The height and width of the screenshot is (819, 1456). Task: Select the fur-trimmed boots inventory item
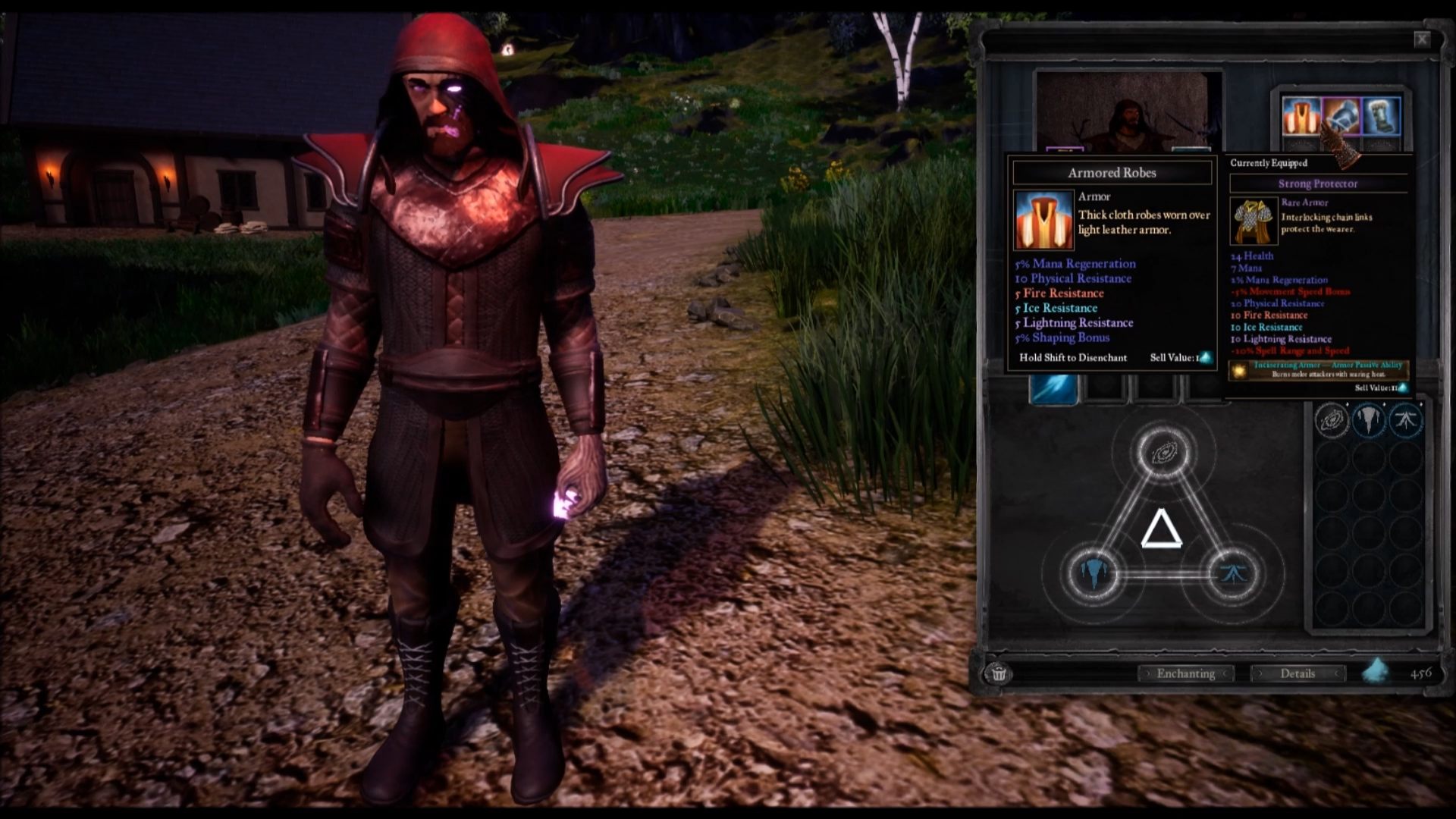[1381, 116]
